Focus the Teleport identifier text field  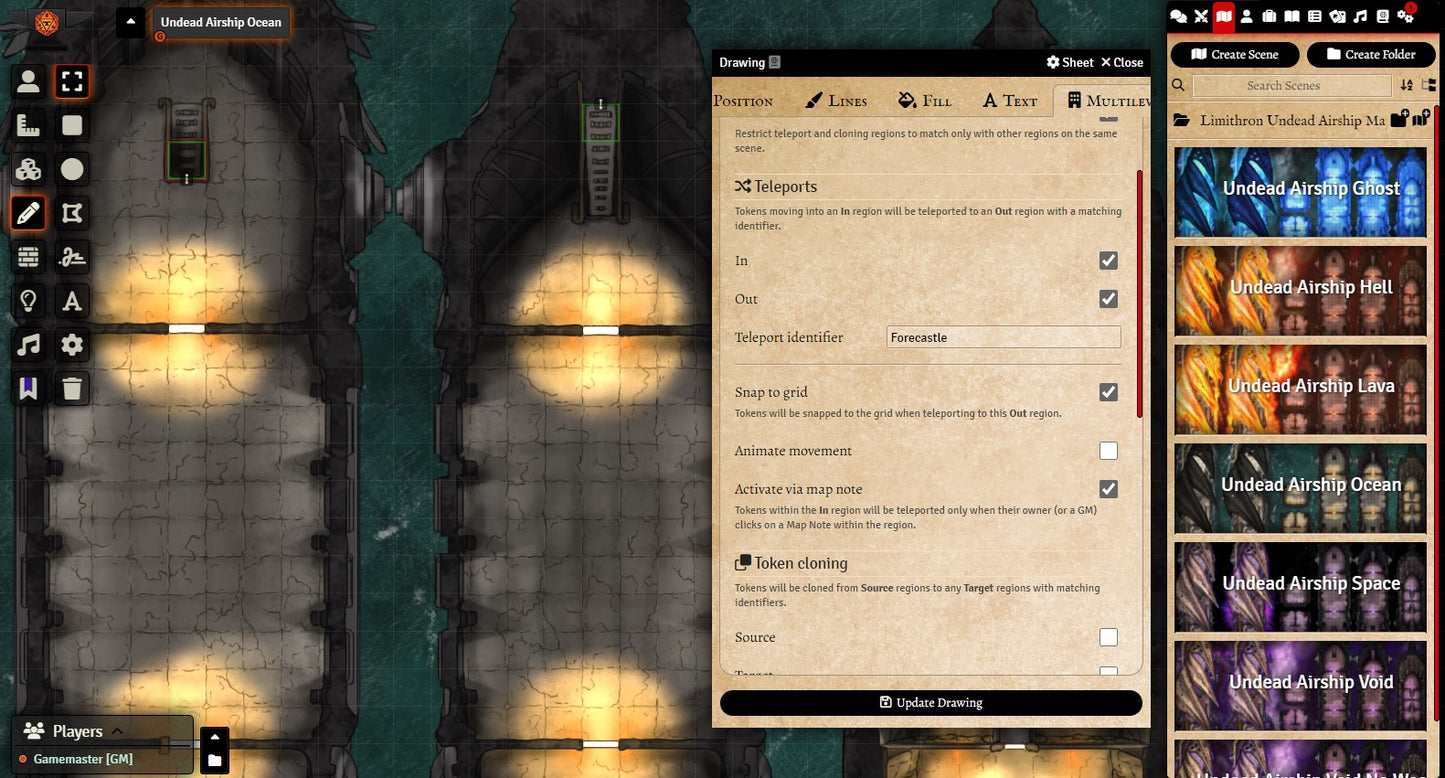(x=1003, y=338)
